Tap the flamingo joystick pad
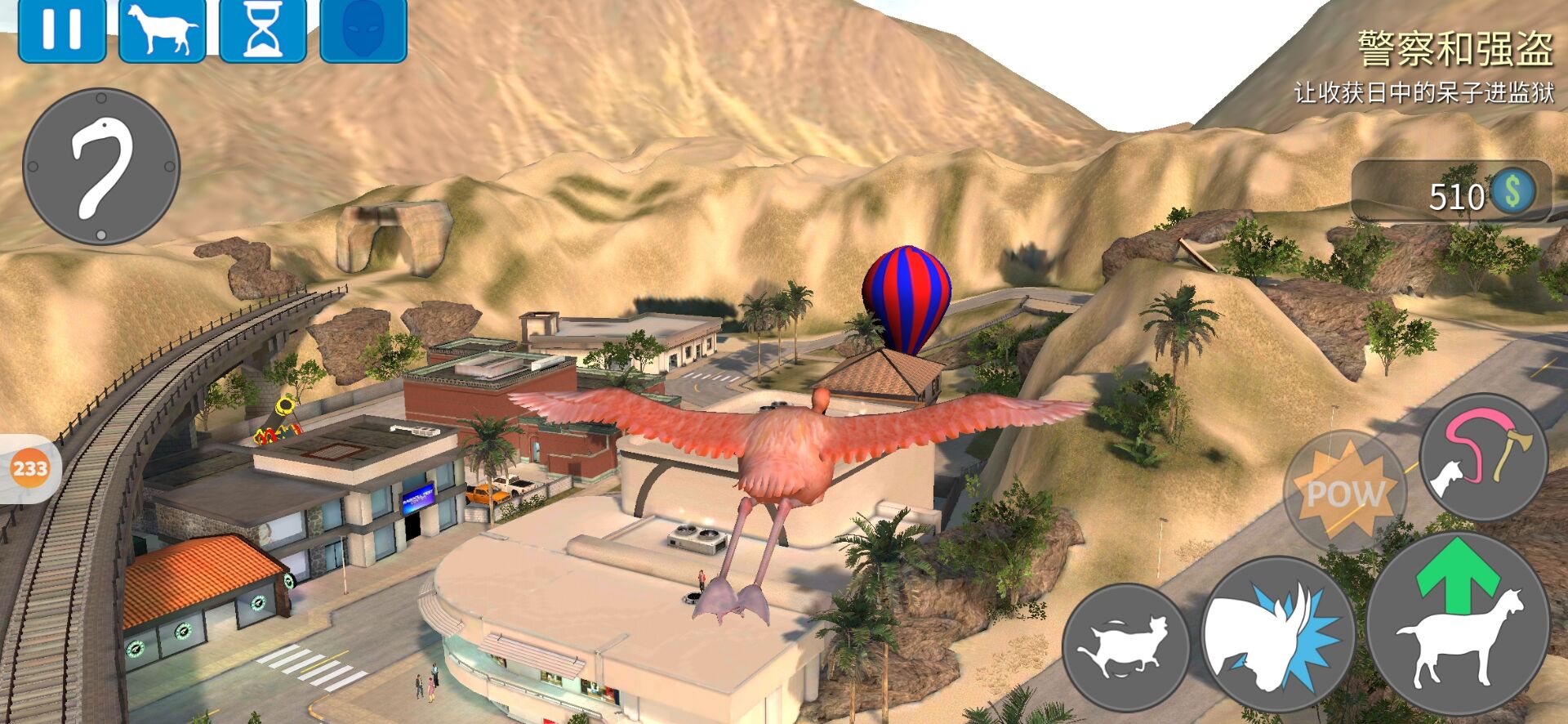The image size is (1568, 724). (101, 167)
